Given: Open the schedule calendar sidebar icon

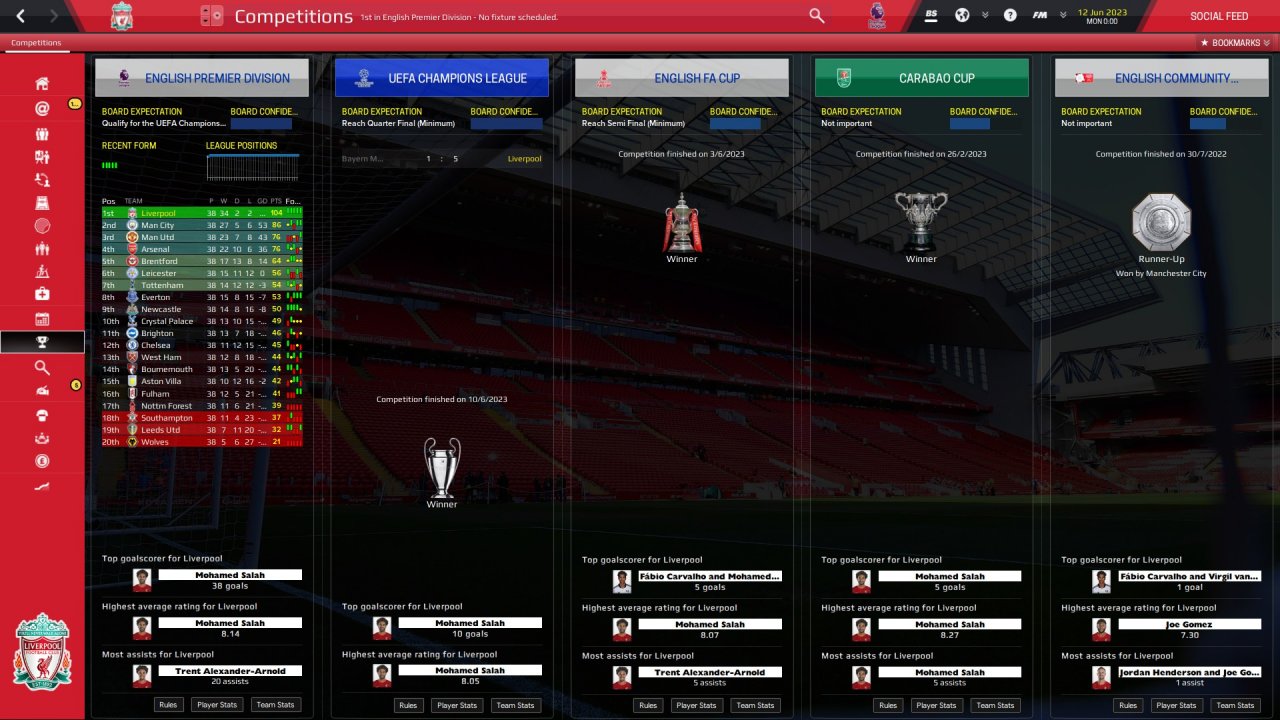Looking at the screenshot, I should [42, 319].
